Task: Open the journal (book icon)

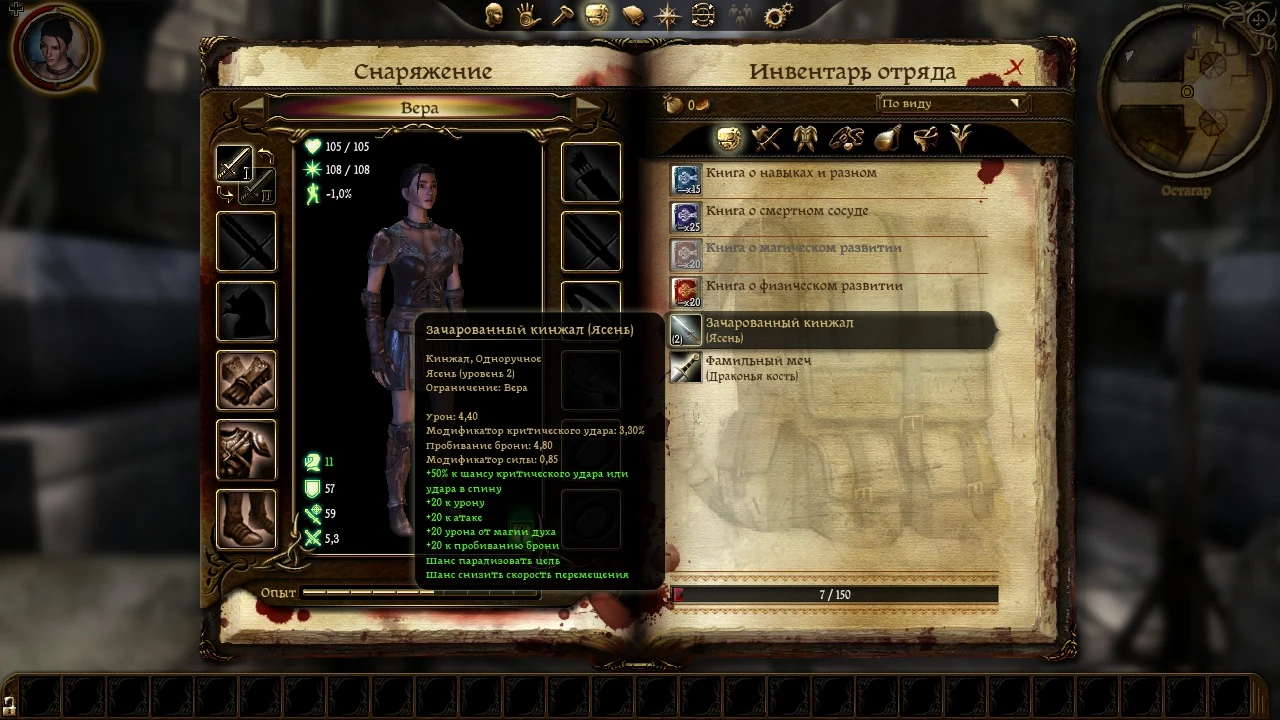Action: [x=632, y=16]
